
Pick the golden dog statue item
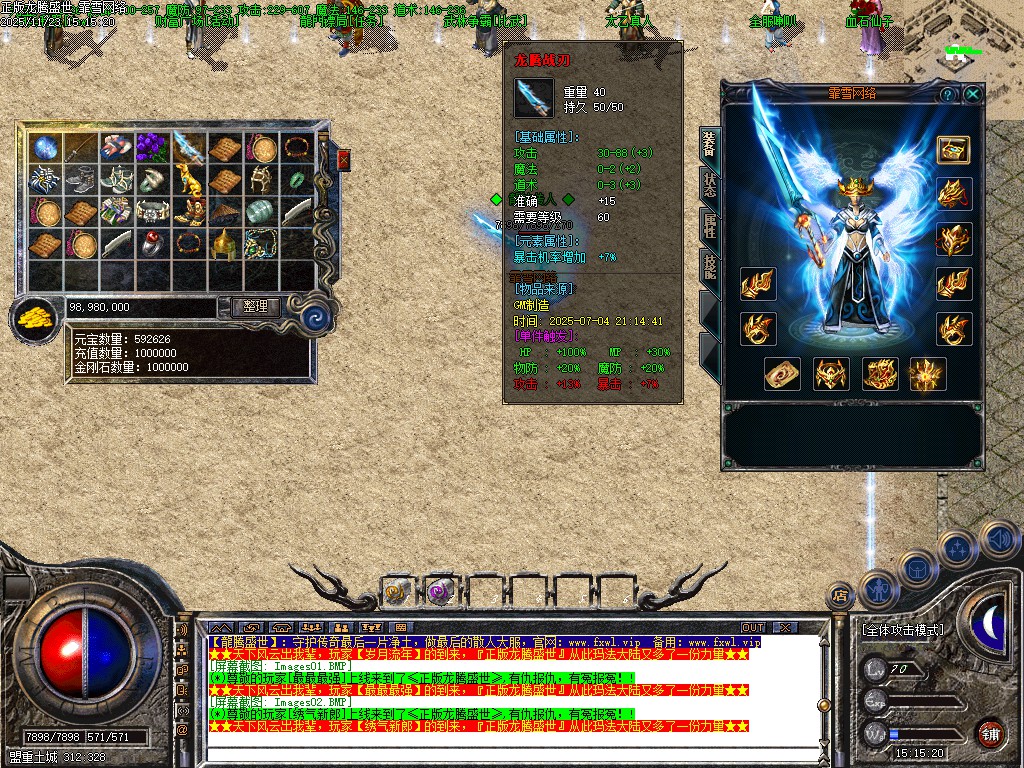[x=189, y=180]
